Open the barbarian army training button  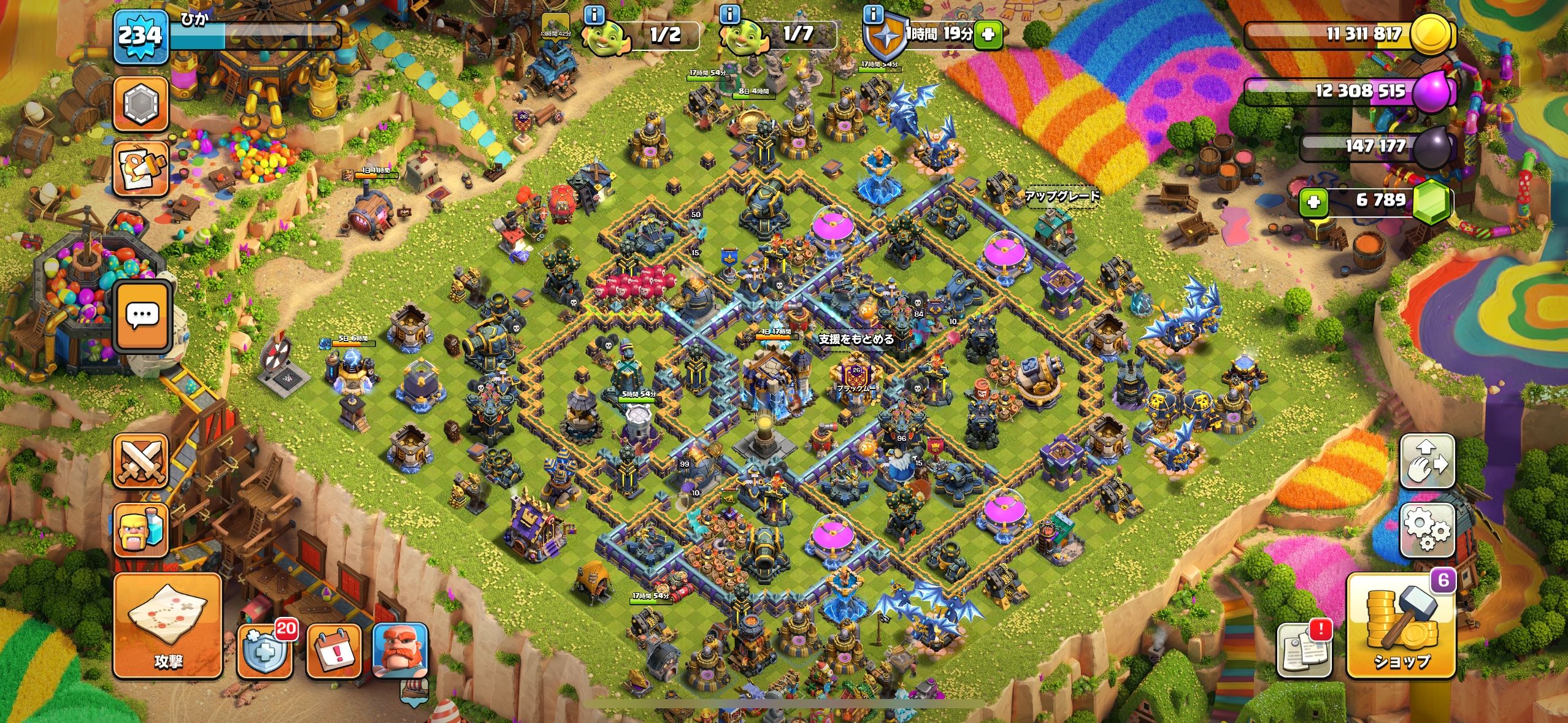coord(140,530)
